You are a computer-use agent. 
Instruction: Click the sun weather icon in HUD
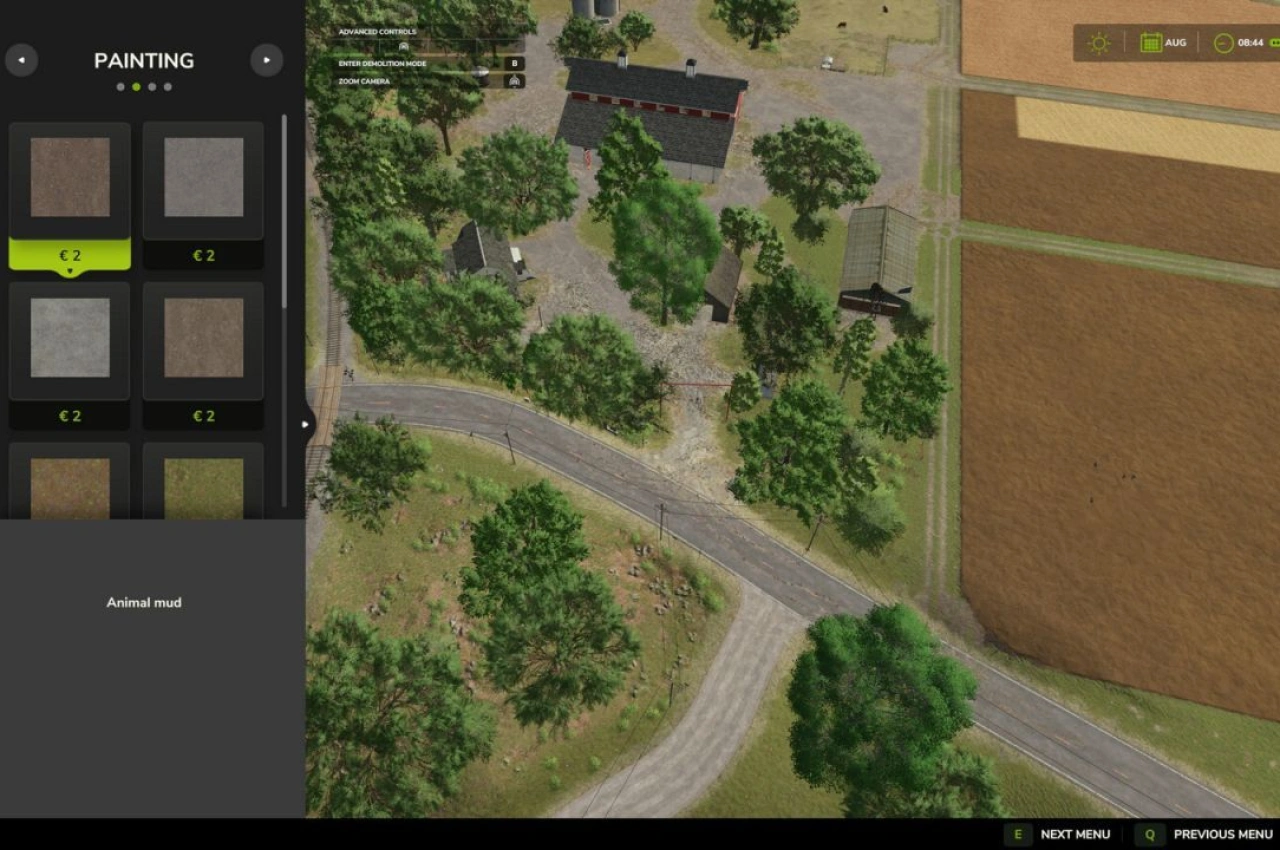point(1098,42)
